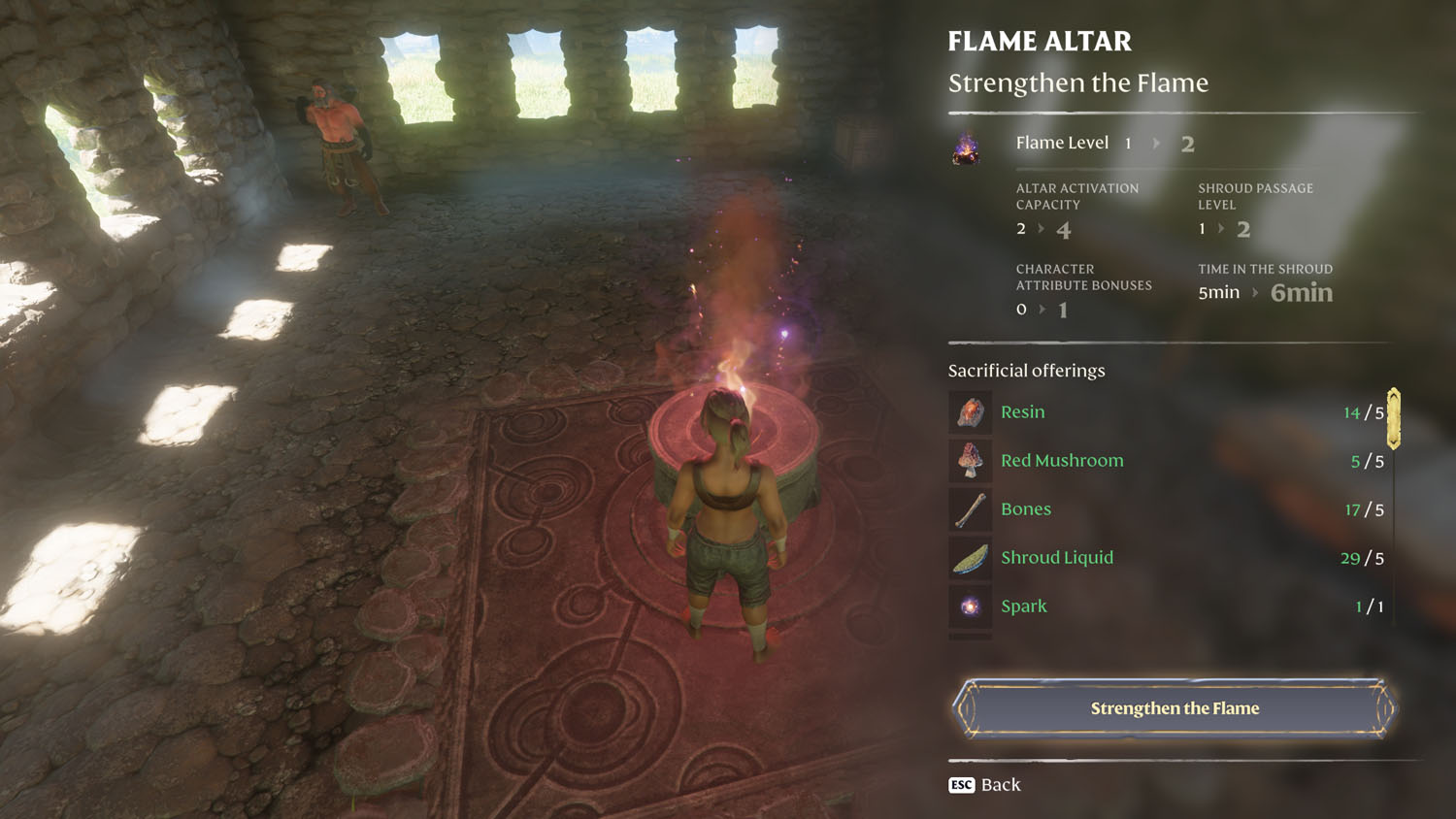
Task: Open the Resin item entry
Action: tap(1022, 411)
